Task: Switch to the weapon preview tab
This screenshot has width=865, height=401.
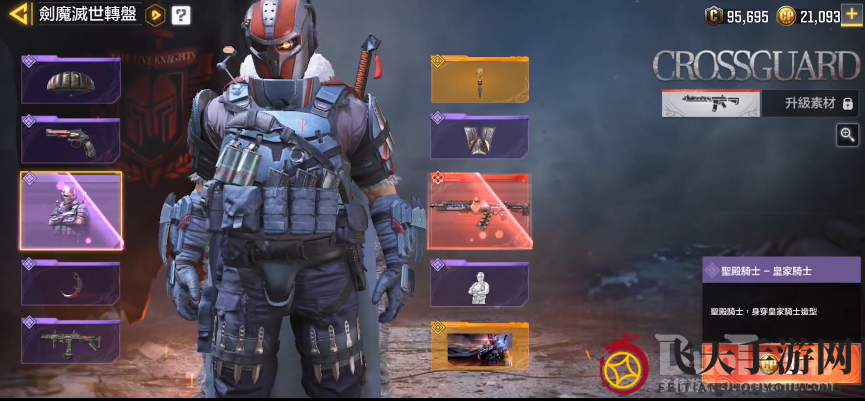Action: [x=711, y=103]
